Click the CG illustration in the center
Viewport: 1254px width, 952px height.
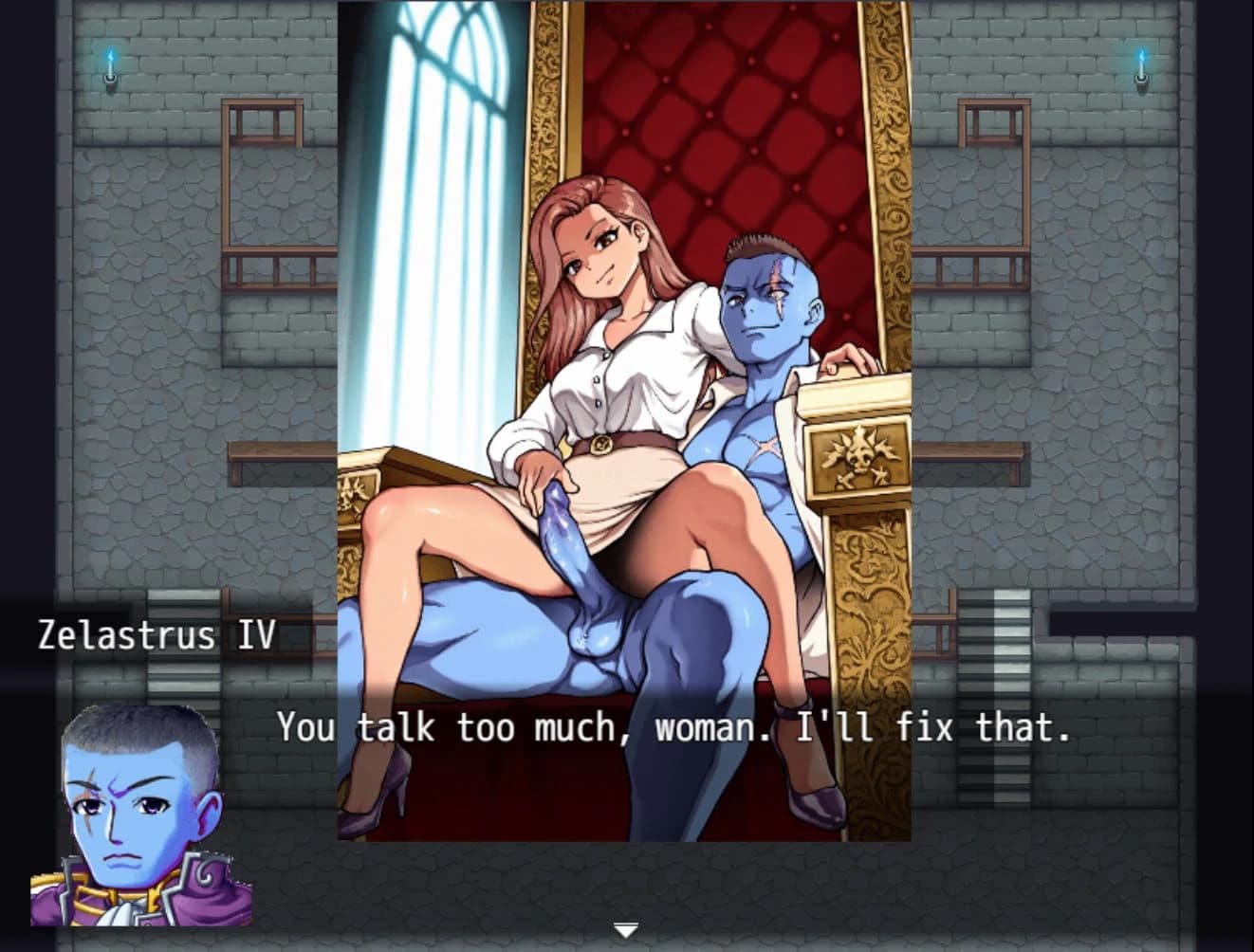coord(626,427)
